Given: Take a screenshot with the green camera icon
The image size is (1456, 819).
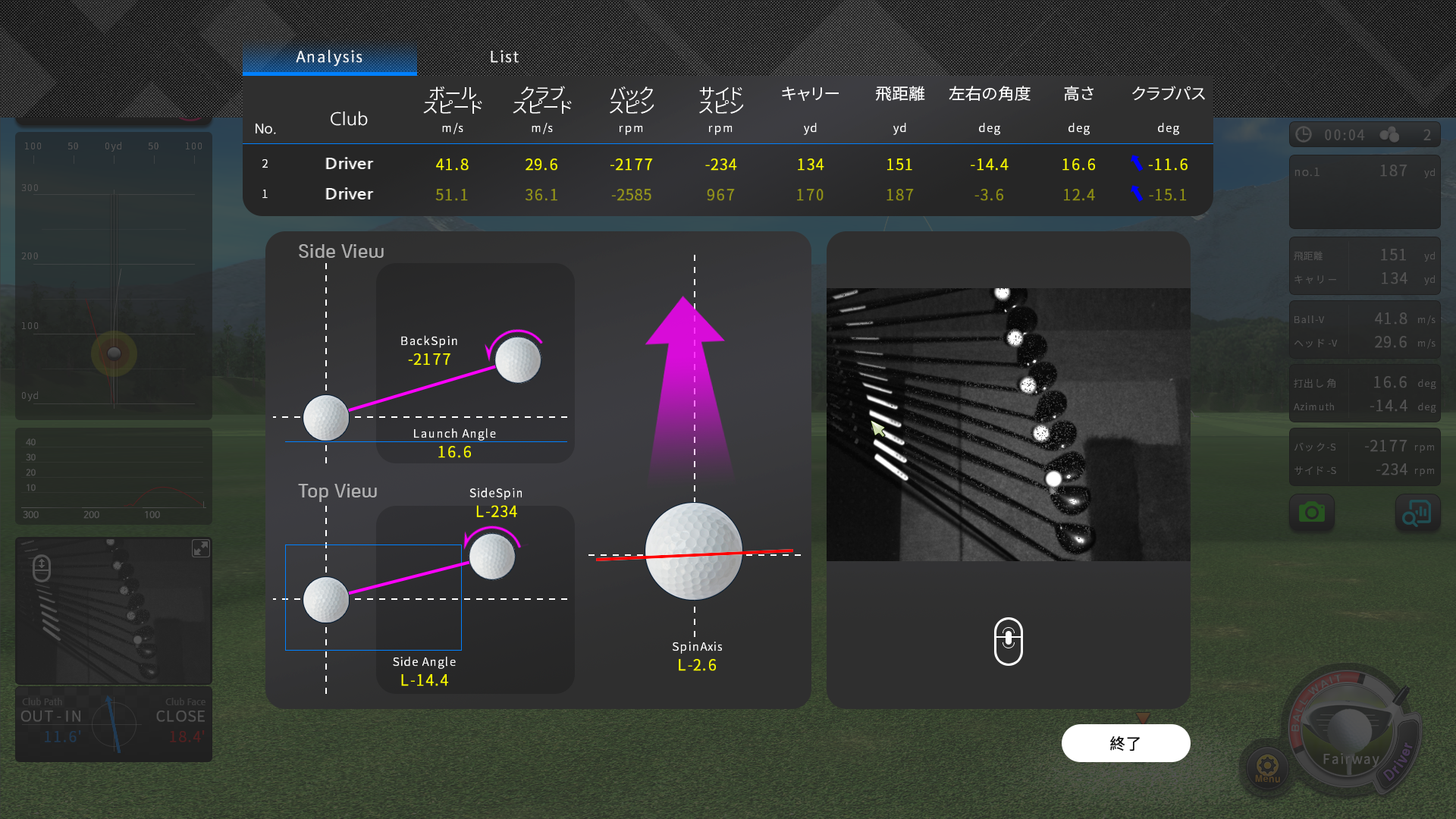Looking at the screenshot, I should (1311, 513).
